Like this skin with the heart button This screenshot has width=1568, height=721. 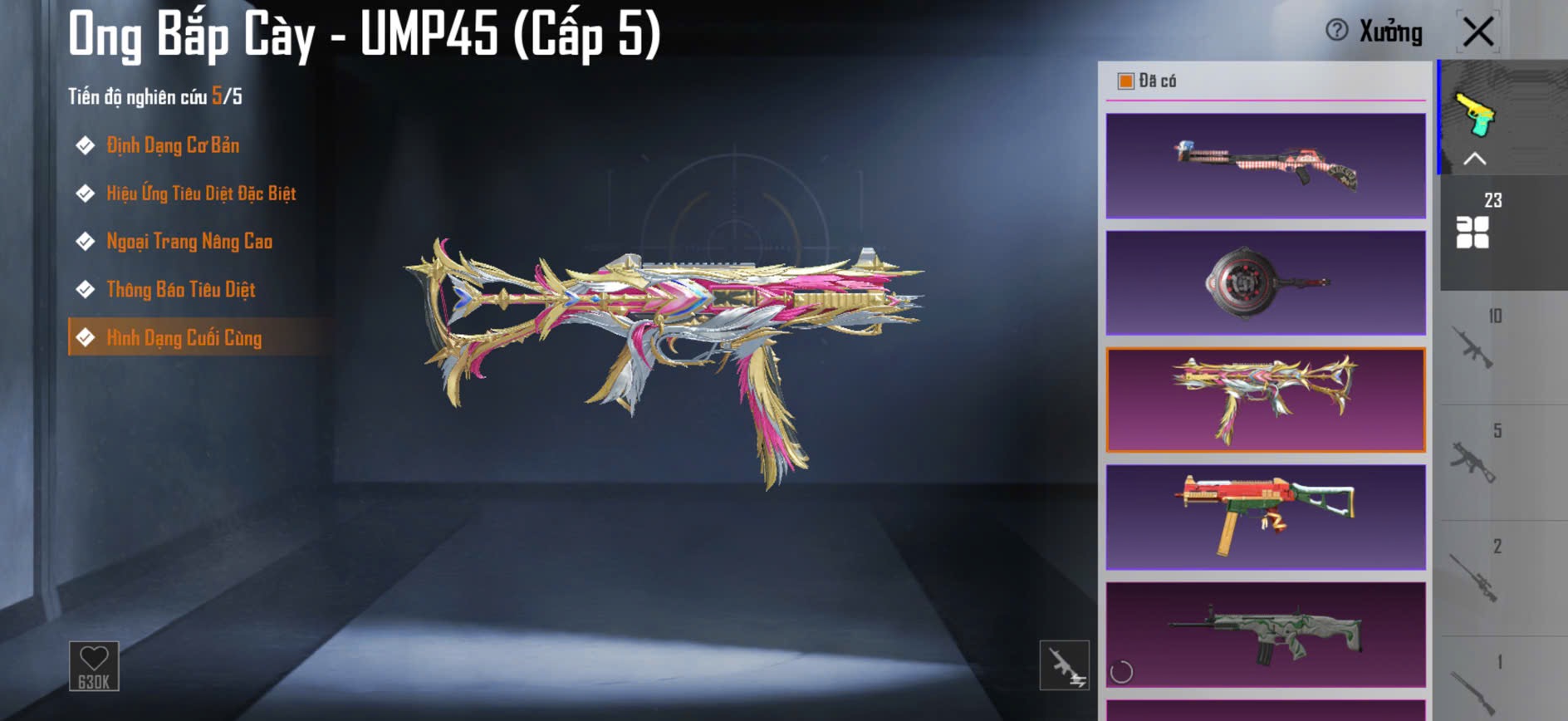coord(94,665)
